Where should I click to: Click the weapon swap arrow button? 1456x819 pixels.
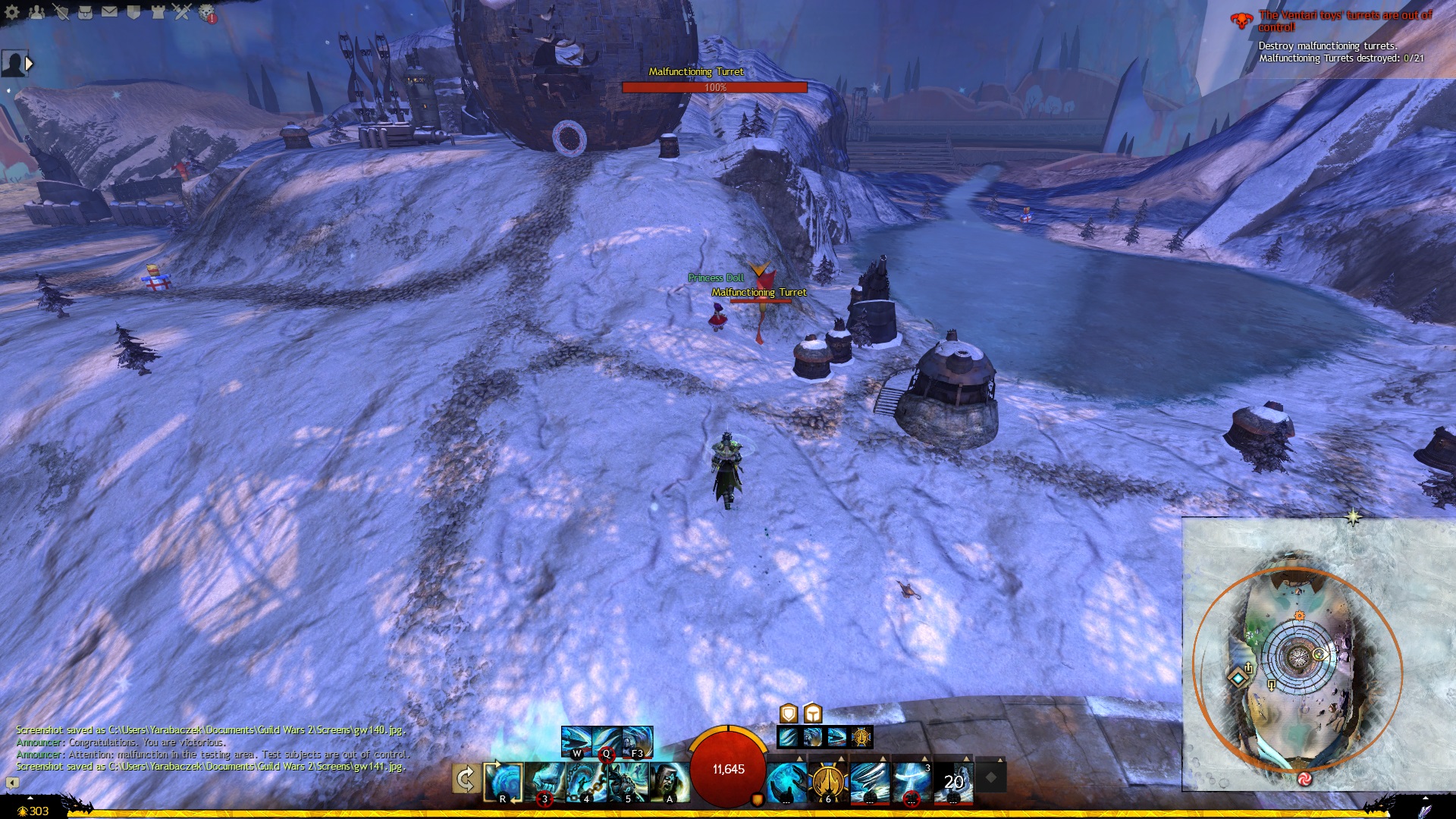click(466, 779)
